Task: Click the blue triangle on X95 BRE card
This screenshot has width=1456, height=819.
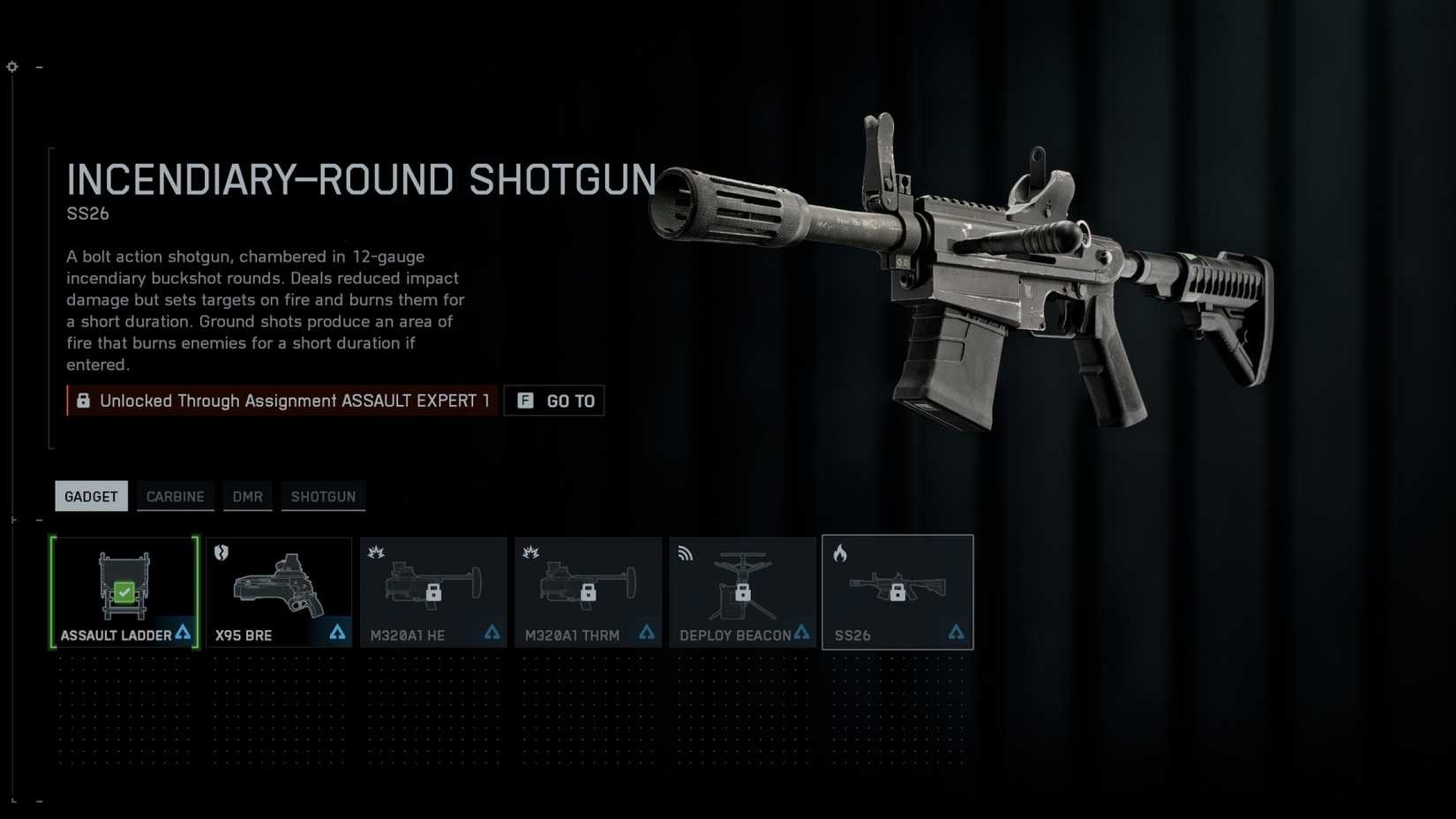Action: [337, 632]
